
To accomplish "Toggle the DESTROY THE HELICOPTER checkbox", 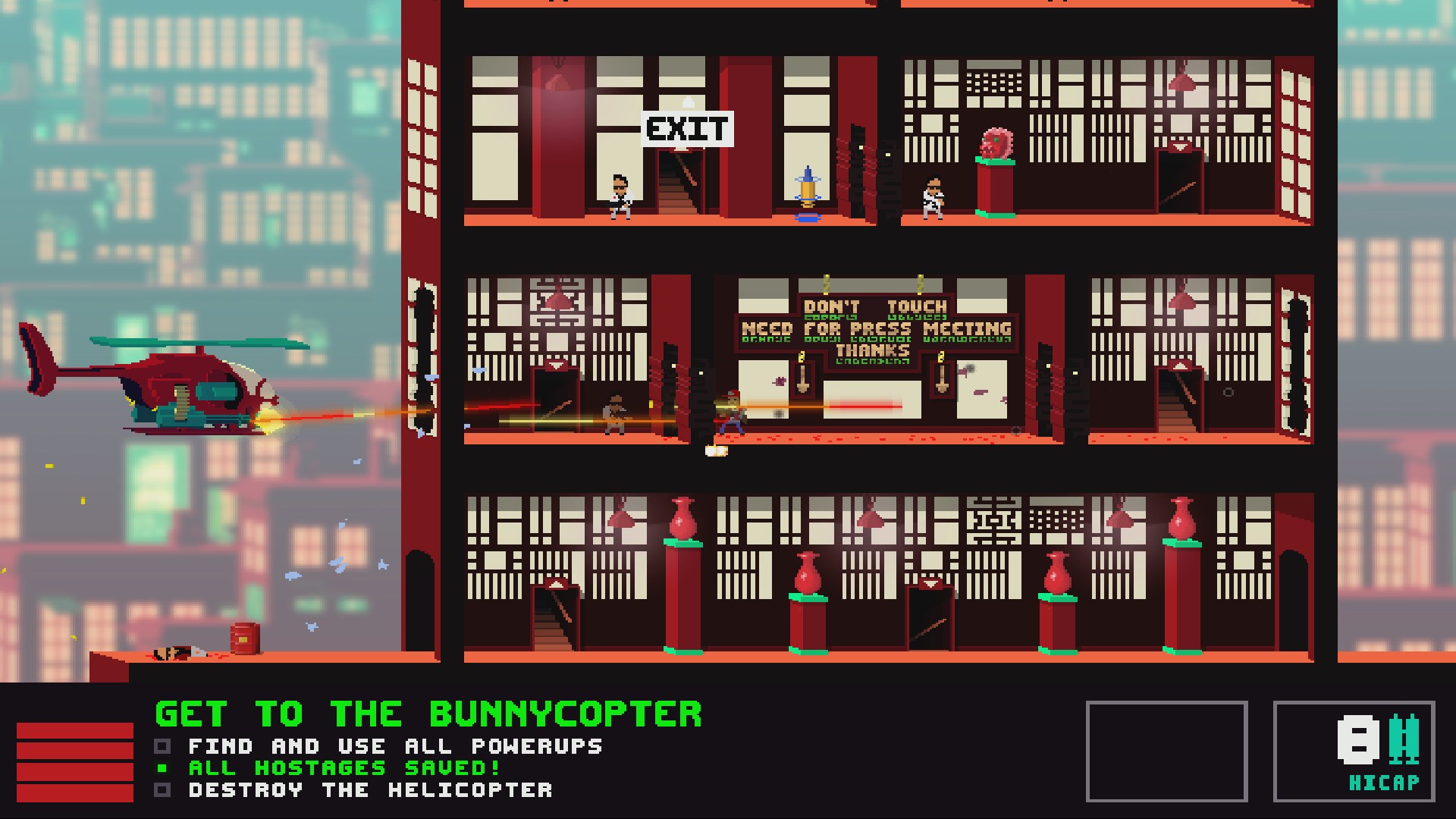I will click(x=162, y=789).
